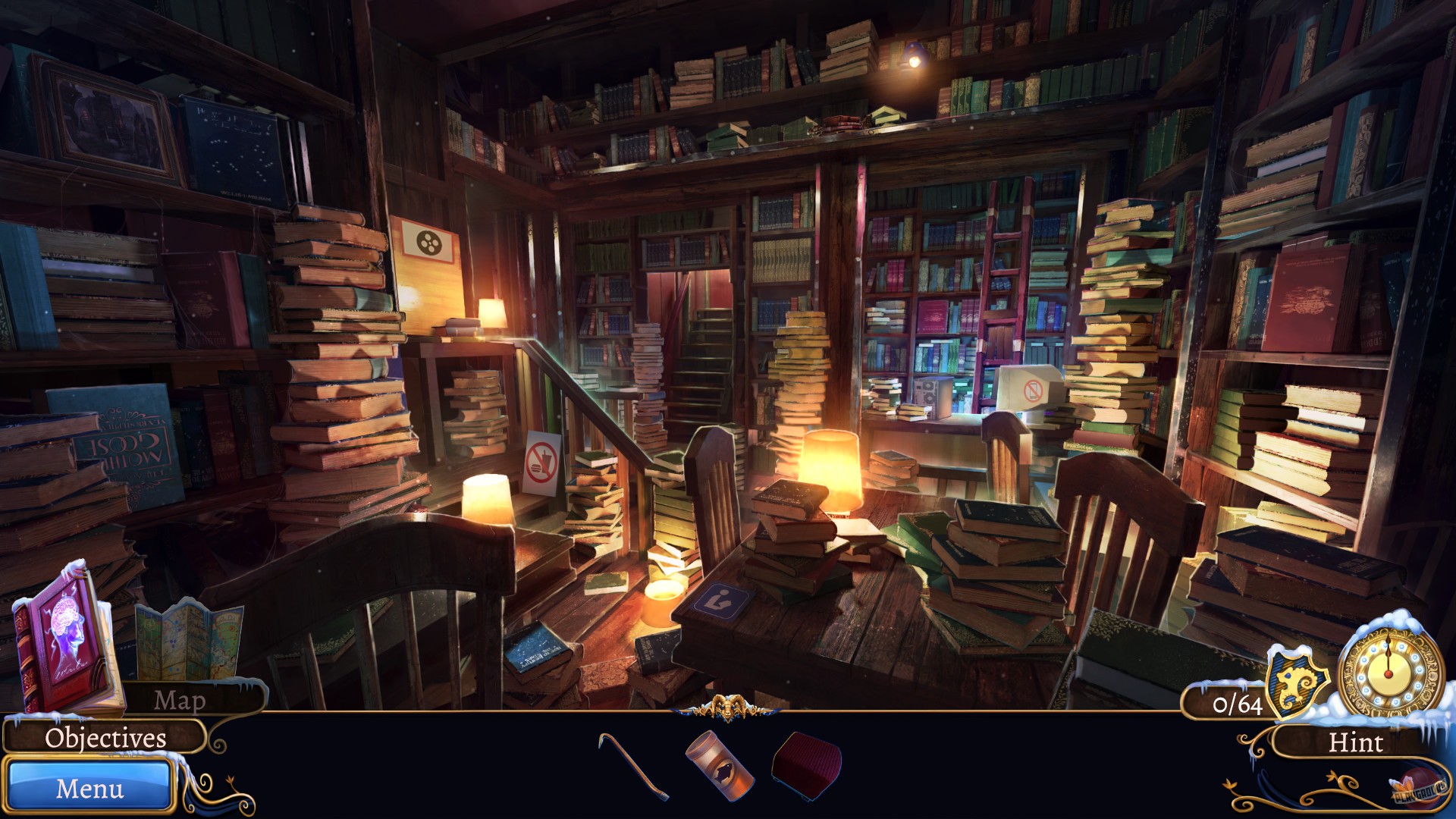View the Objectives panel

click(105, 737)
